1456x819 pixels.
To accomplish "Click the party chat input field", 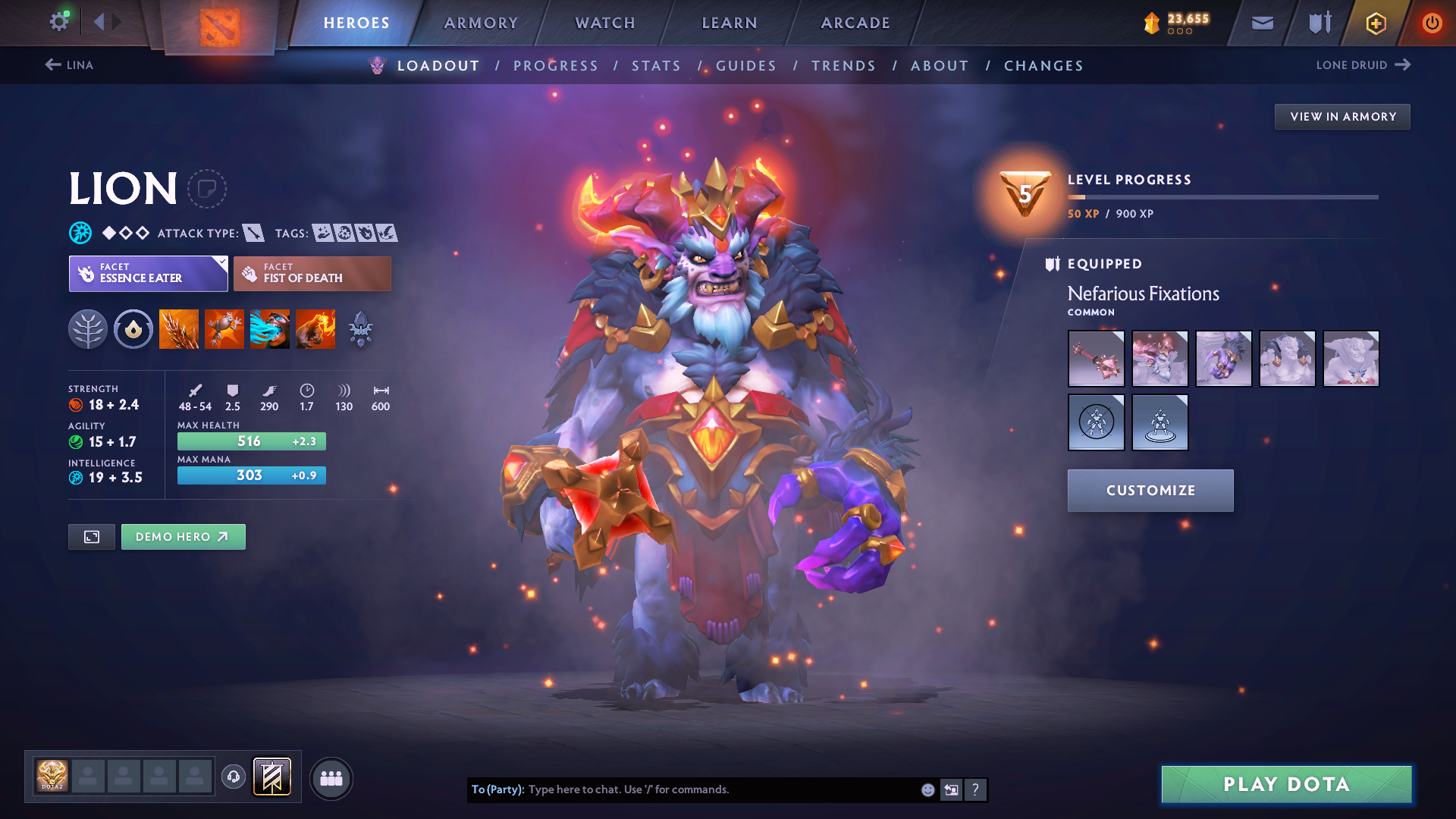I will click(x=720, y=789).
